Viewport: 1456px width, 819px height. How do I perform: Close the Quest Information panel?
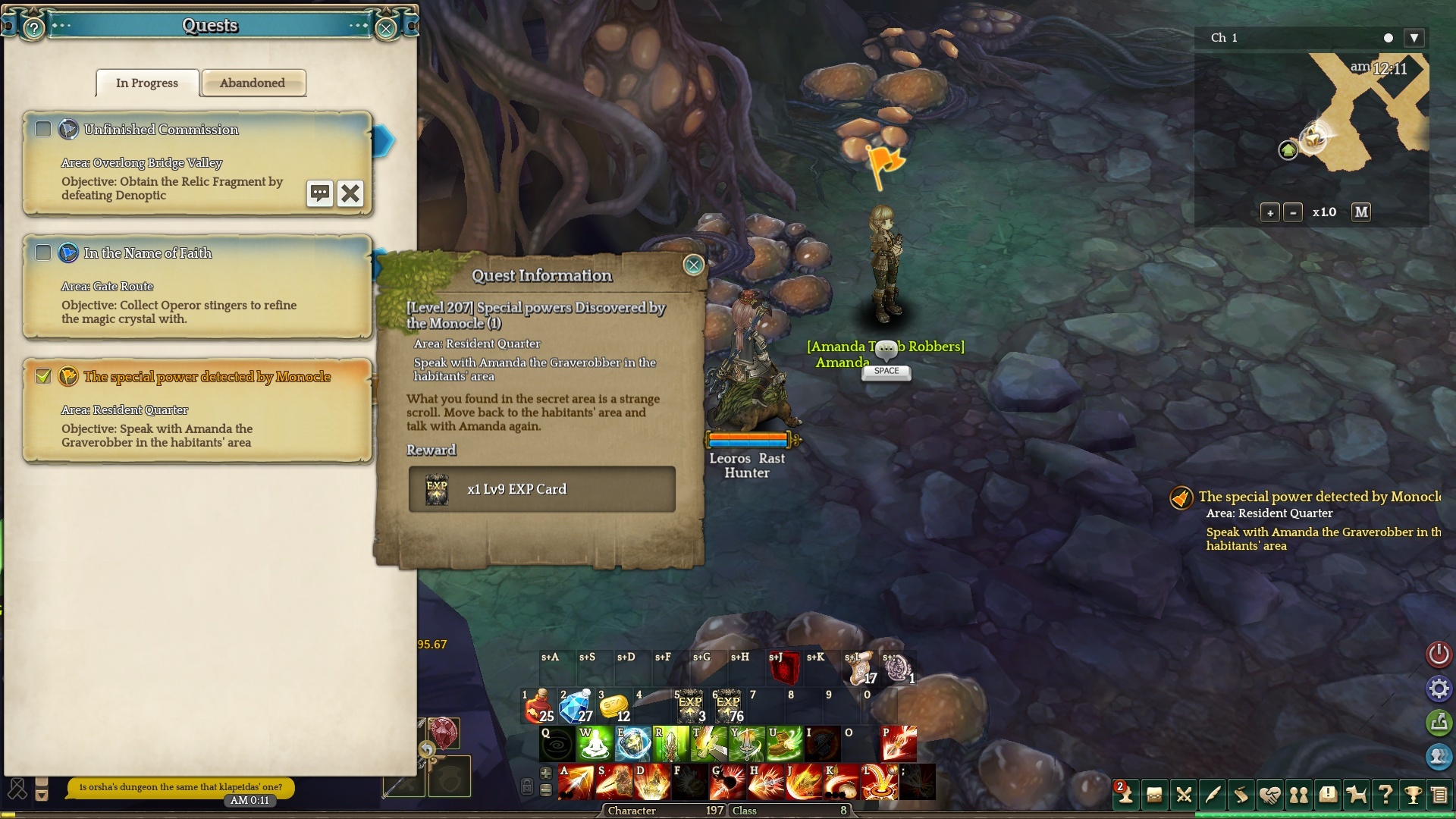(x=693, y=265)
